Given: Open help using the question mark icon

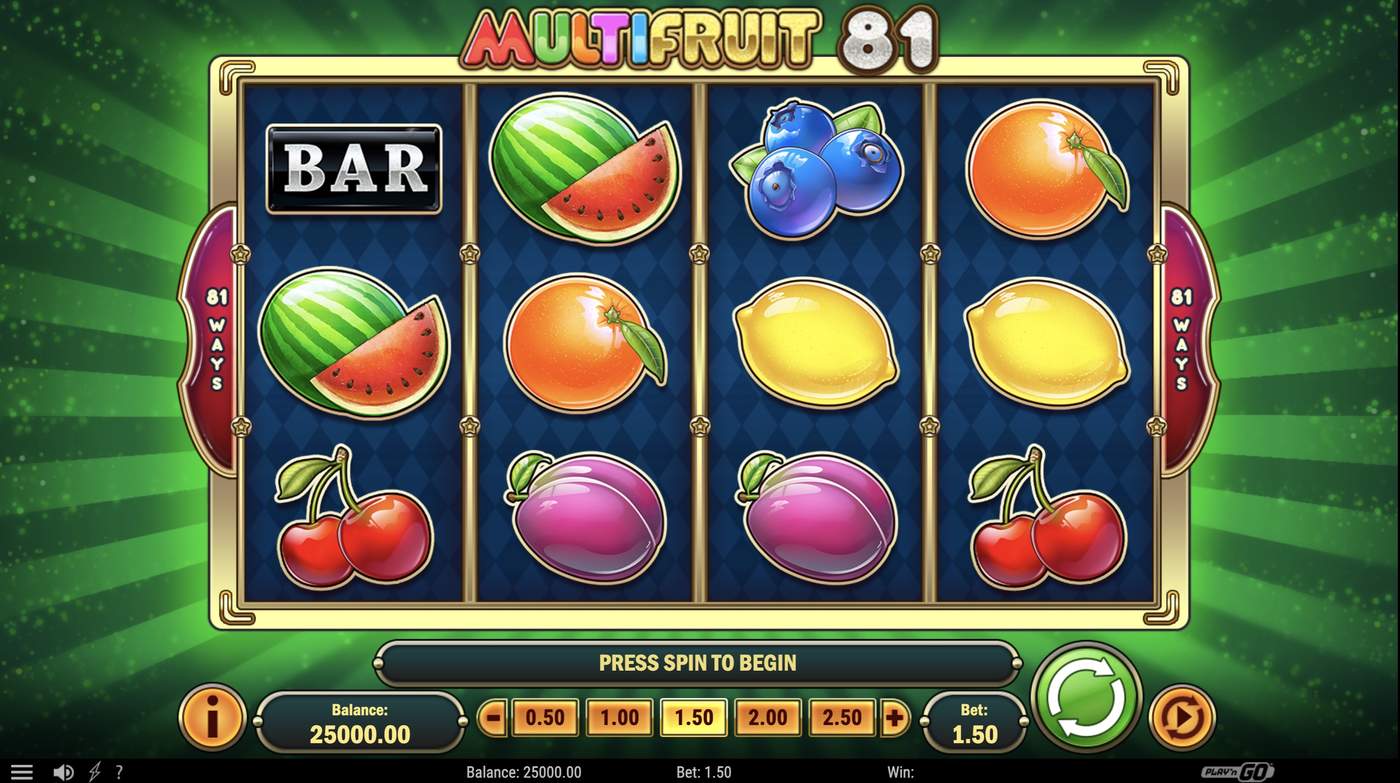Looking at the screenshot, I should tap(119, 770).
